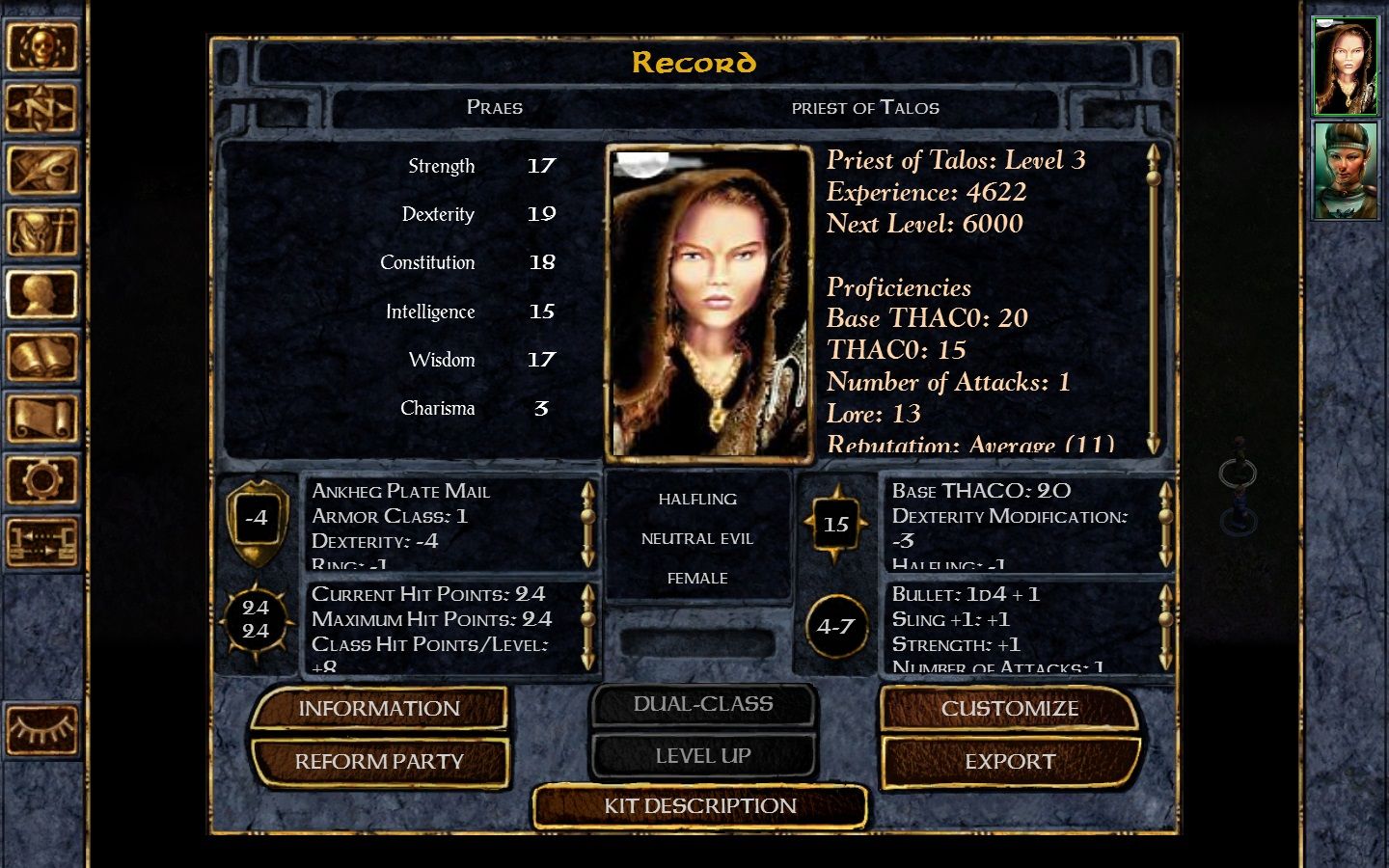Open game options gear icon
1389x868 pixels.
point(41,480)
